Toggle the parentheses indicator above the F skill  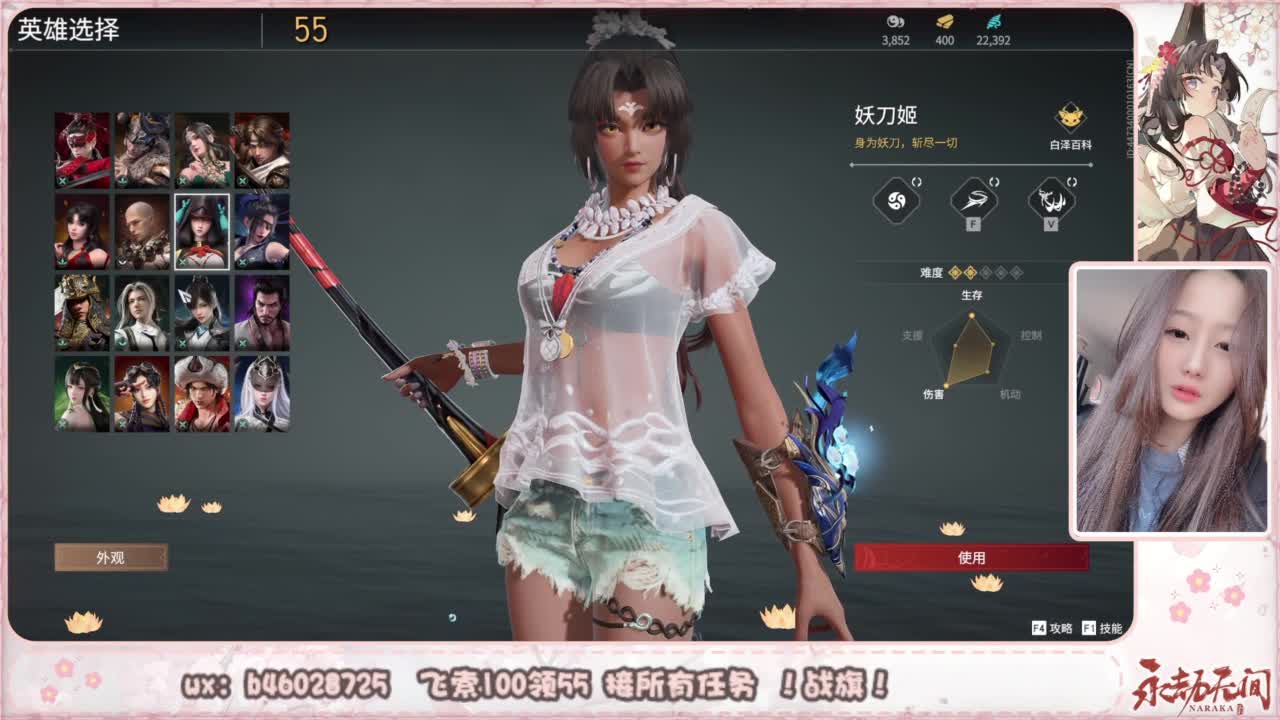(x=994, y=181)
